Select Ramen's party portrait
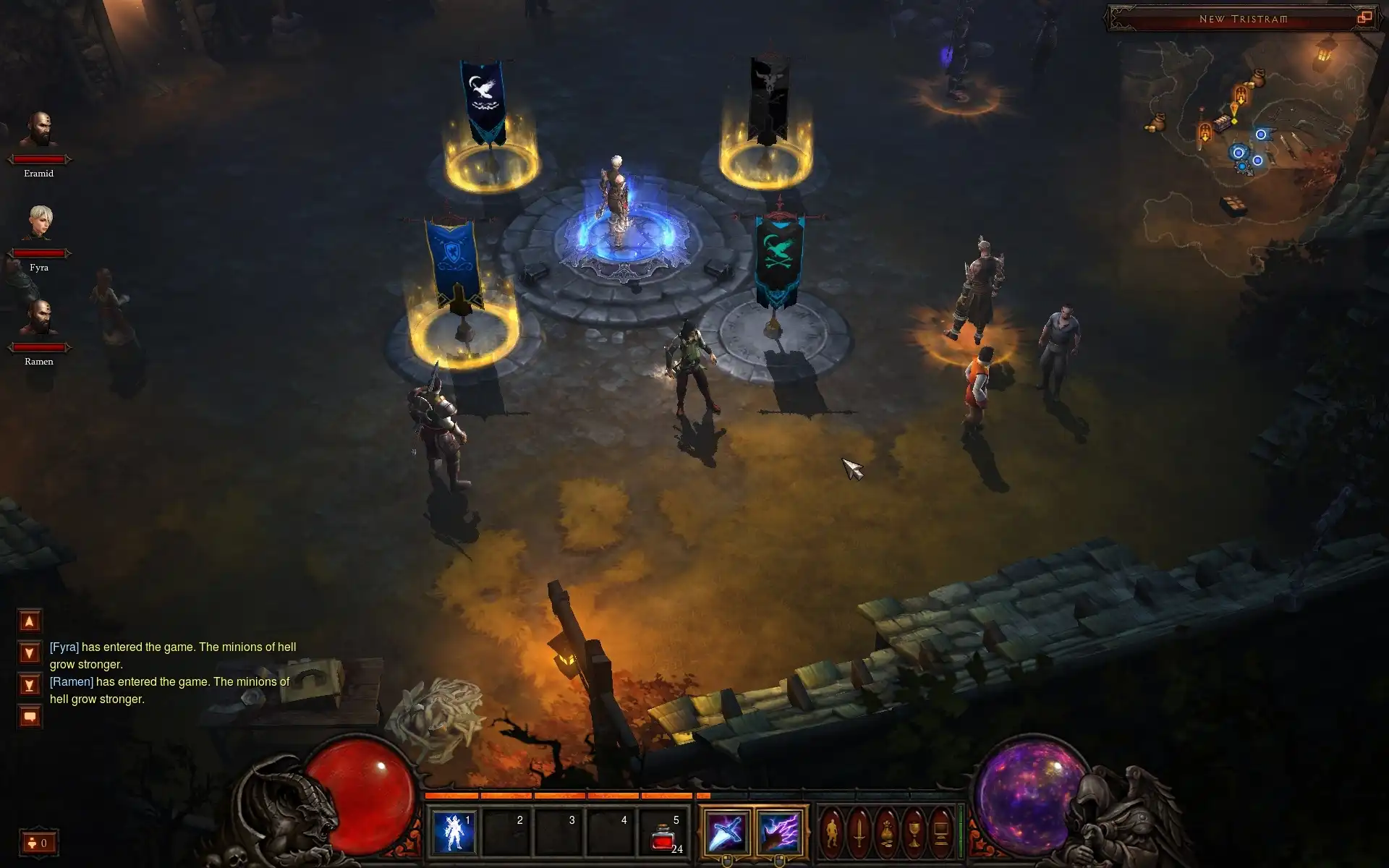 [39, 318]
